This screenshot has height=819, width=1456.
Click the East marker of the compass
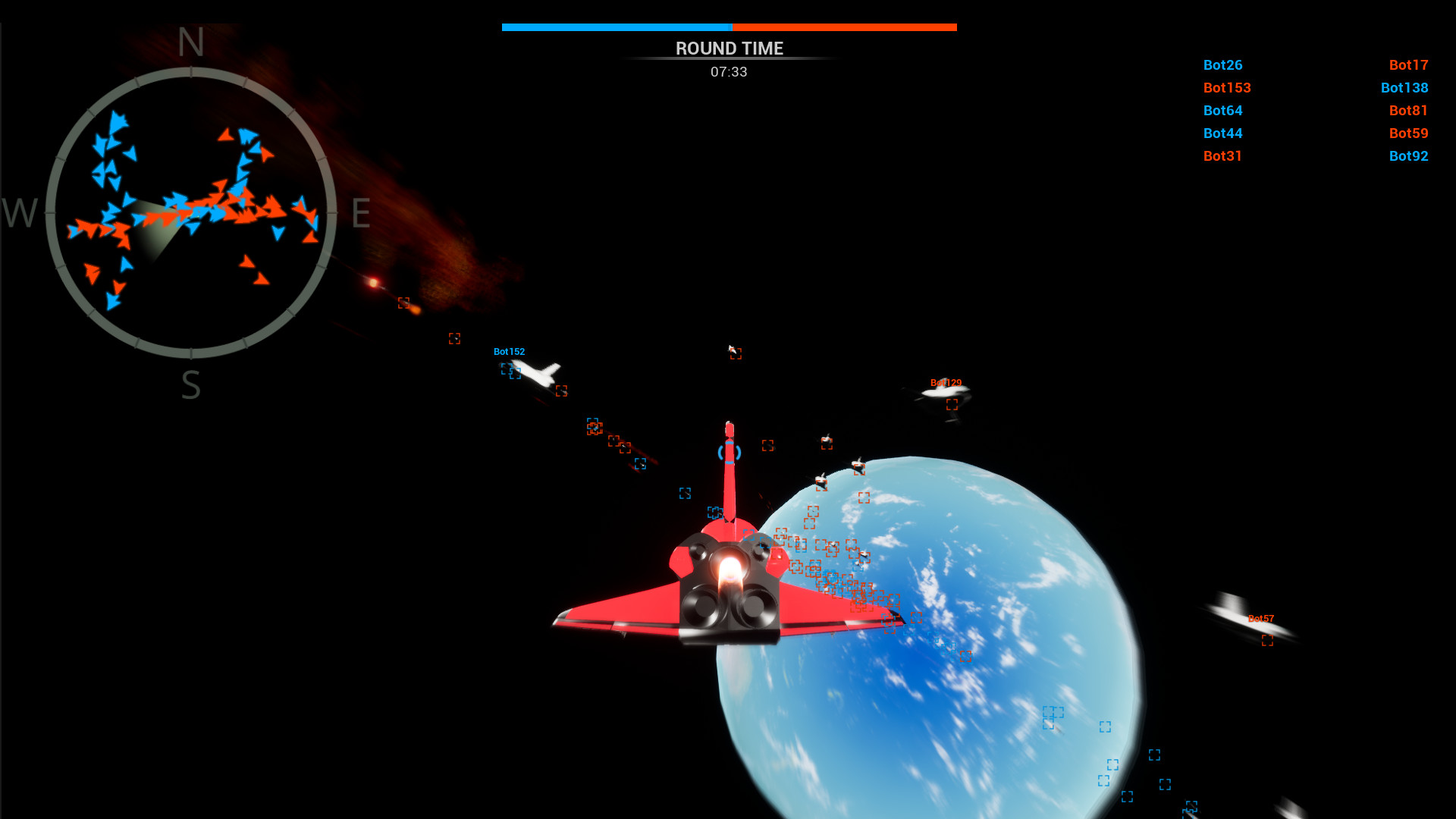click(x=361, y=215)
